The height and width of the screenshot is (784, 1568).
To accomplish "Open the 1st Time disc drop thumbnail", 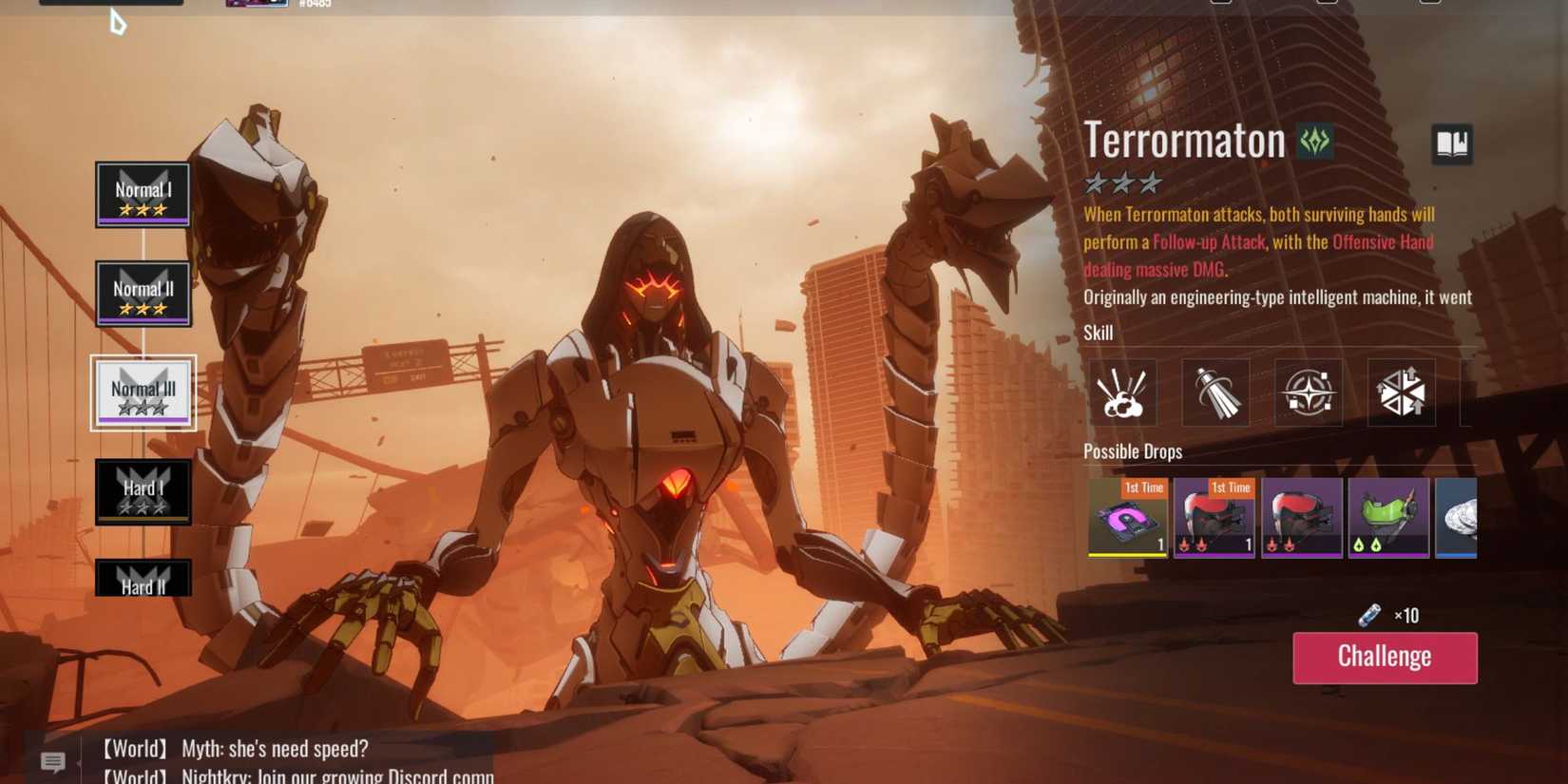I will tap(1127, 518).
